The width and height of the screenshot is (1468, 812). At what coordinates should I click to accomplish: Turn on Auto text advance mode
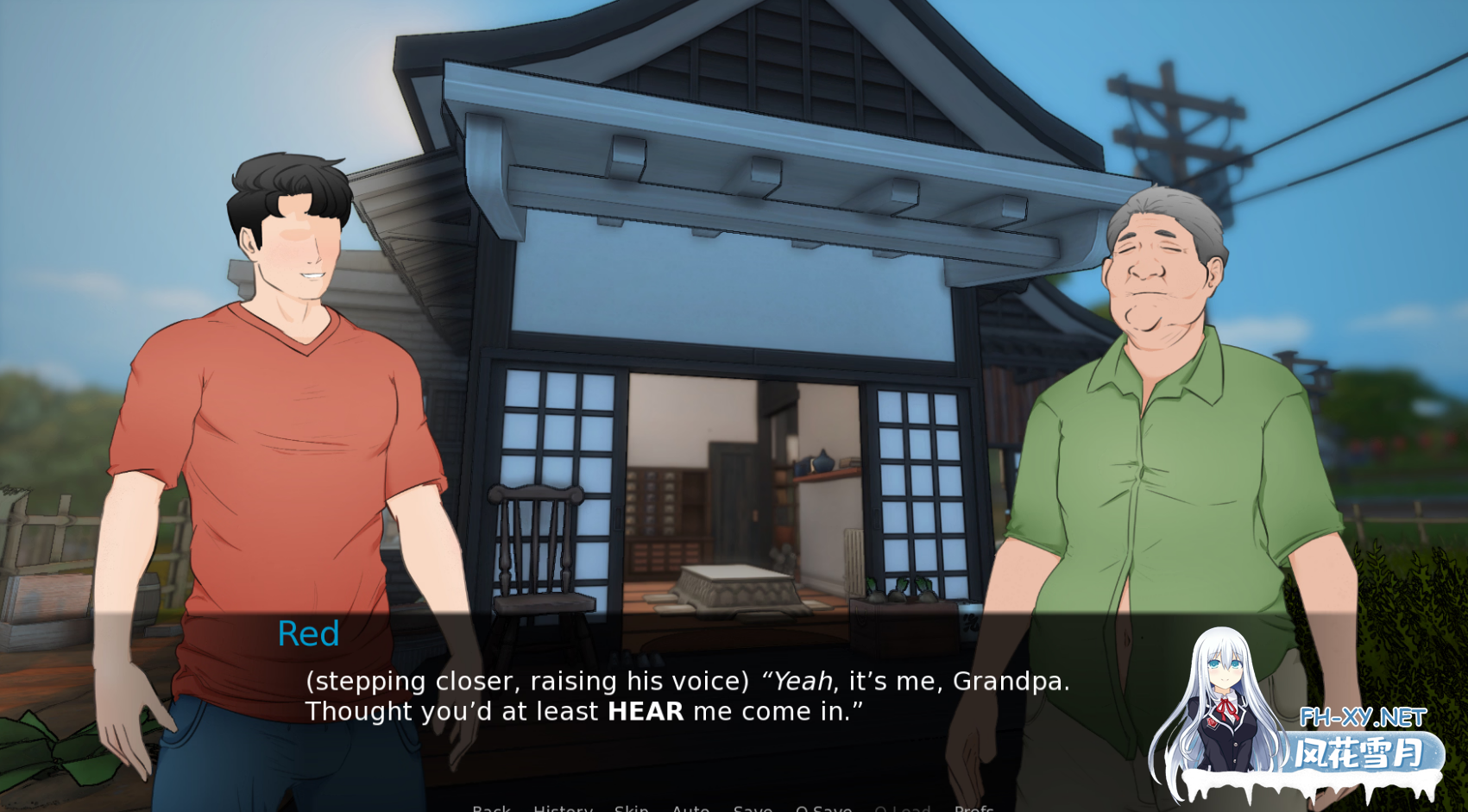(690, 808)
